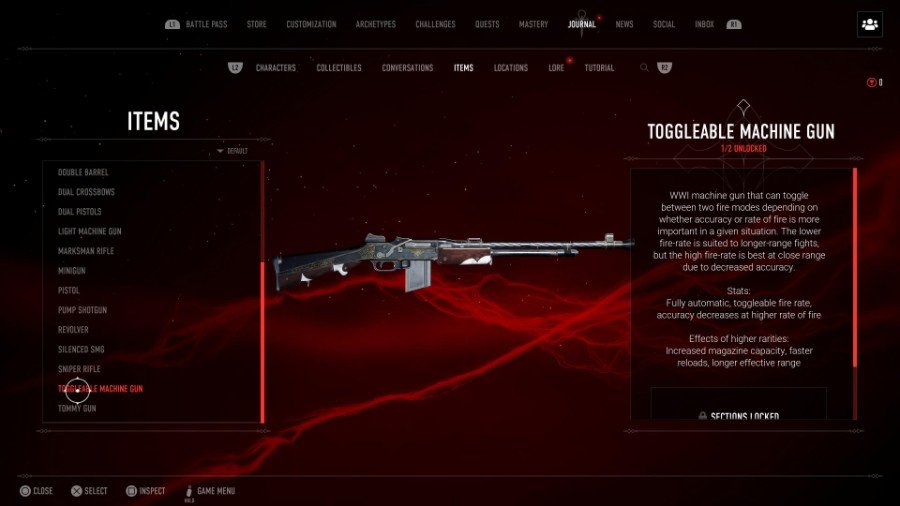The image size is (900, 506).
Task: Open the friends icon button
Action: coord(869,25)
